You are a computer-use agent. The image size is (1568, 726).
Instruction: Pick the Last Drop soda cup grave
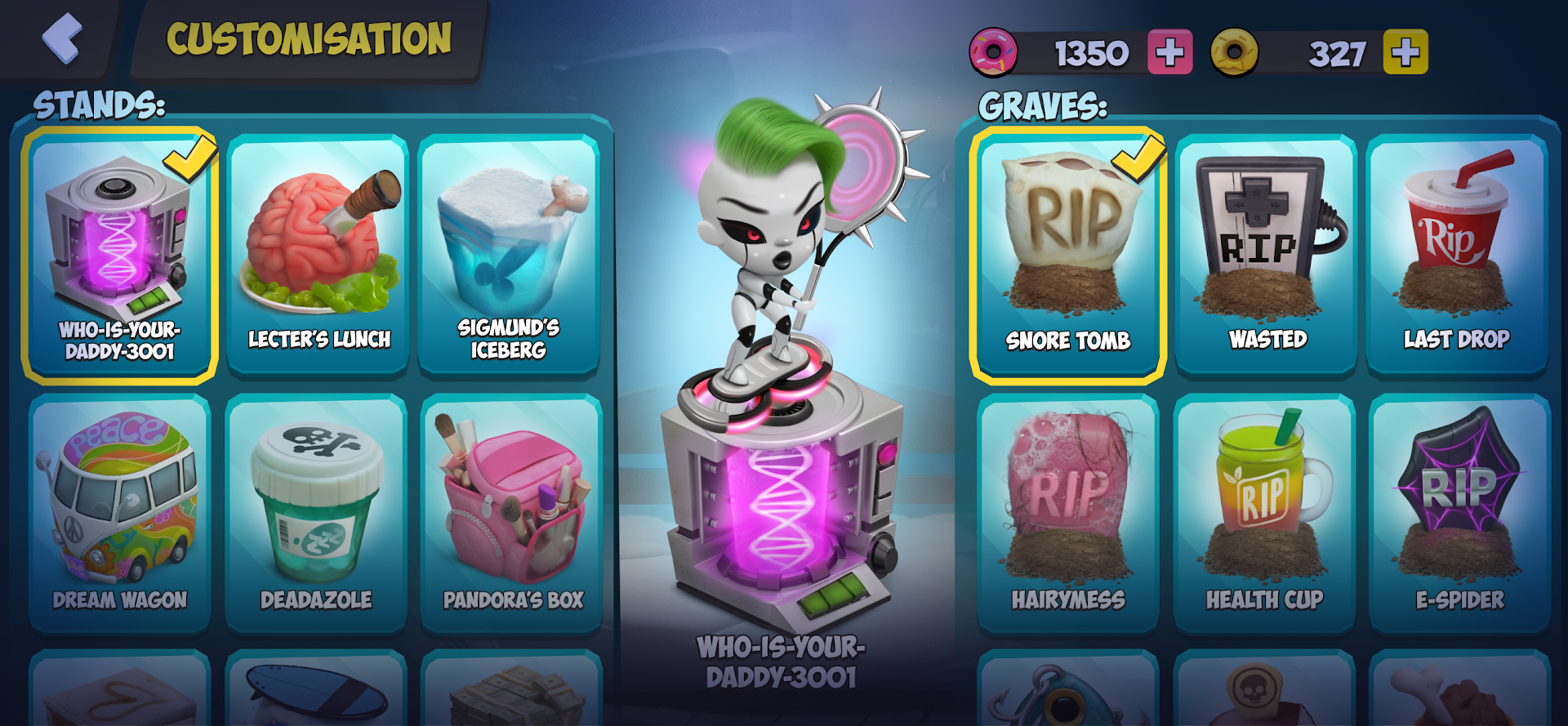click(x=1457, y=255)
